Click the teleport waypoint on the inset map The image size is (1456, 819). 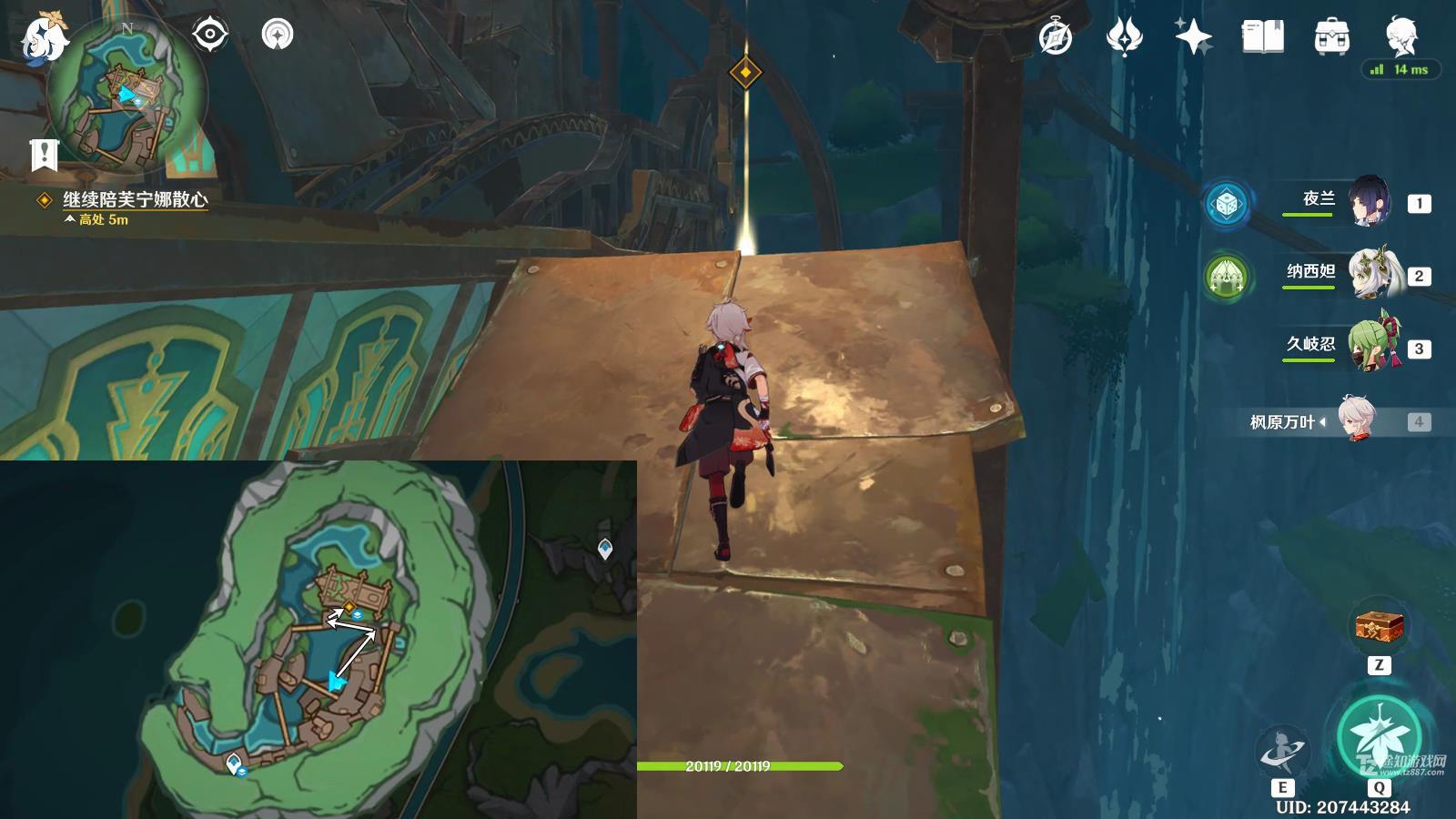click(605, 548)
